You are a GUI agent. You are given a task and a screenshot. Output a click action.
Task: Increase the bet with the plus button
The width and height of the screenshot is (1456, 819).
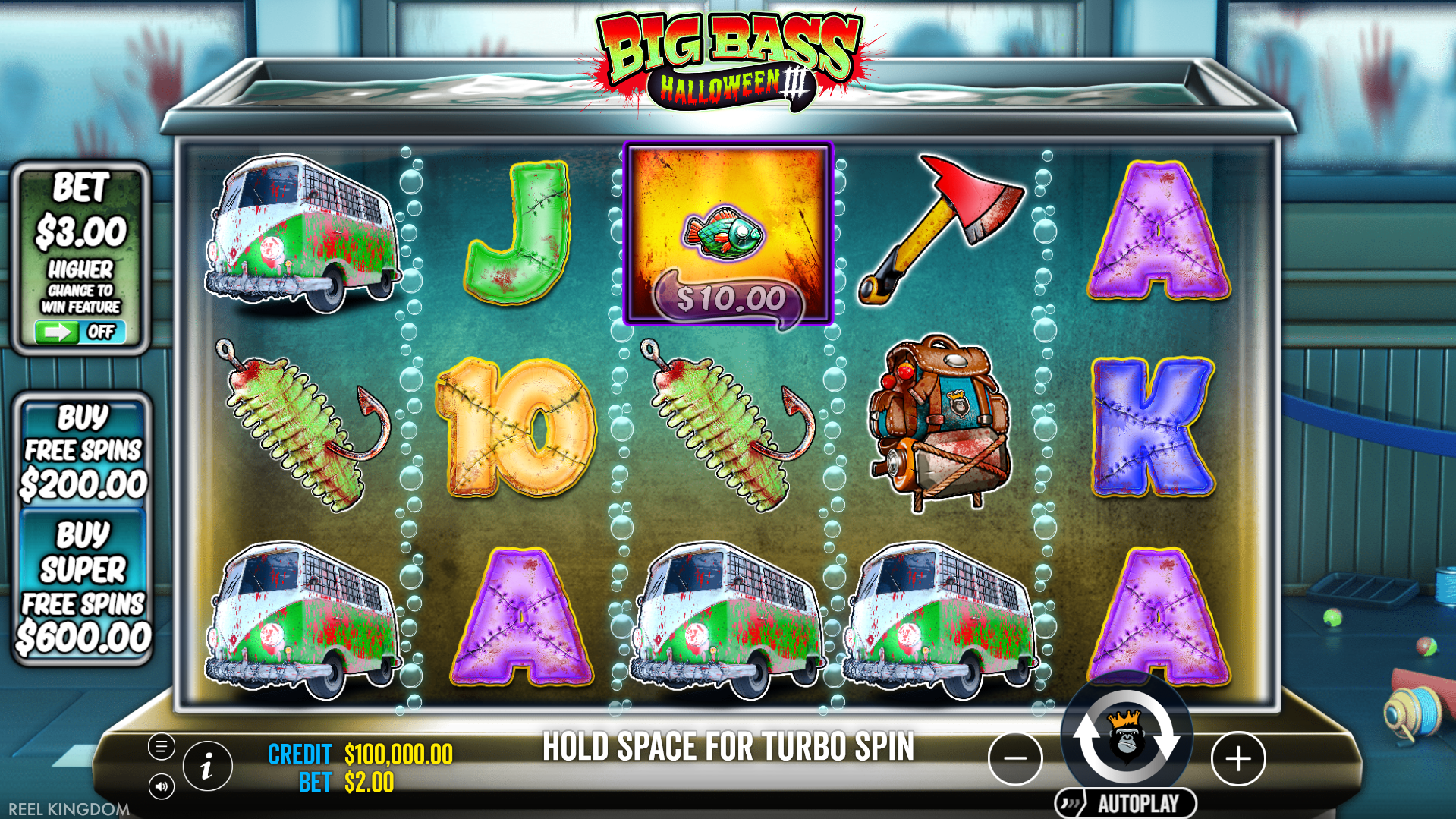(1237, 758)
